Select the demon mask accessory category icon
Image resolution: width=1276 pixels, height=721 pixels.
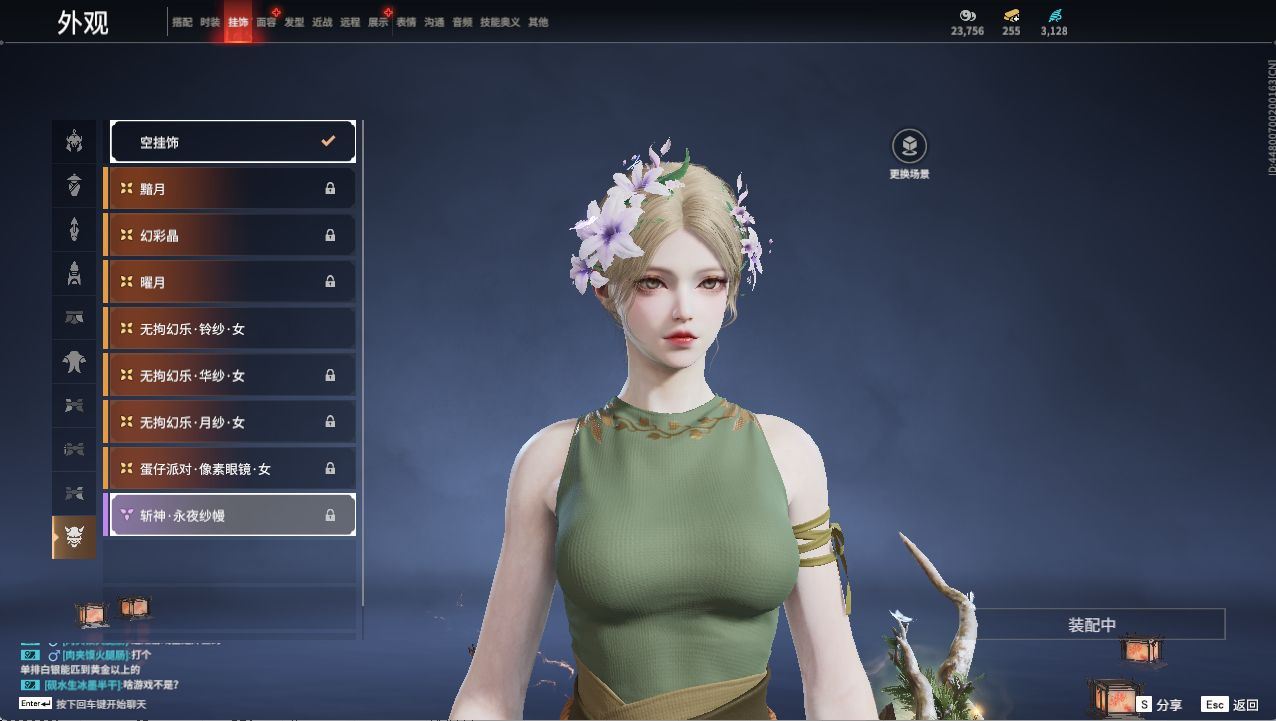pyautogui.click(x=74, y=537)
